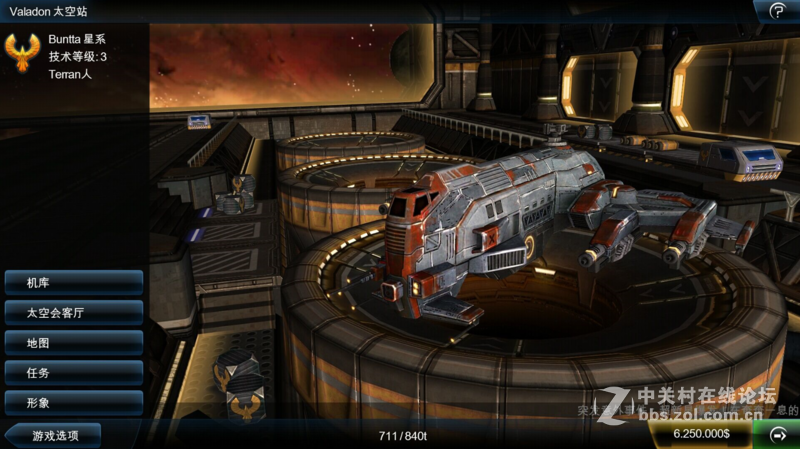View the 任务 missions list

(73, 373)
